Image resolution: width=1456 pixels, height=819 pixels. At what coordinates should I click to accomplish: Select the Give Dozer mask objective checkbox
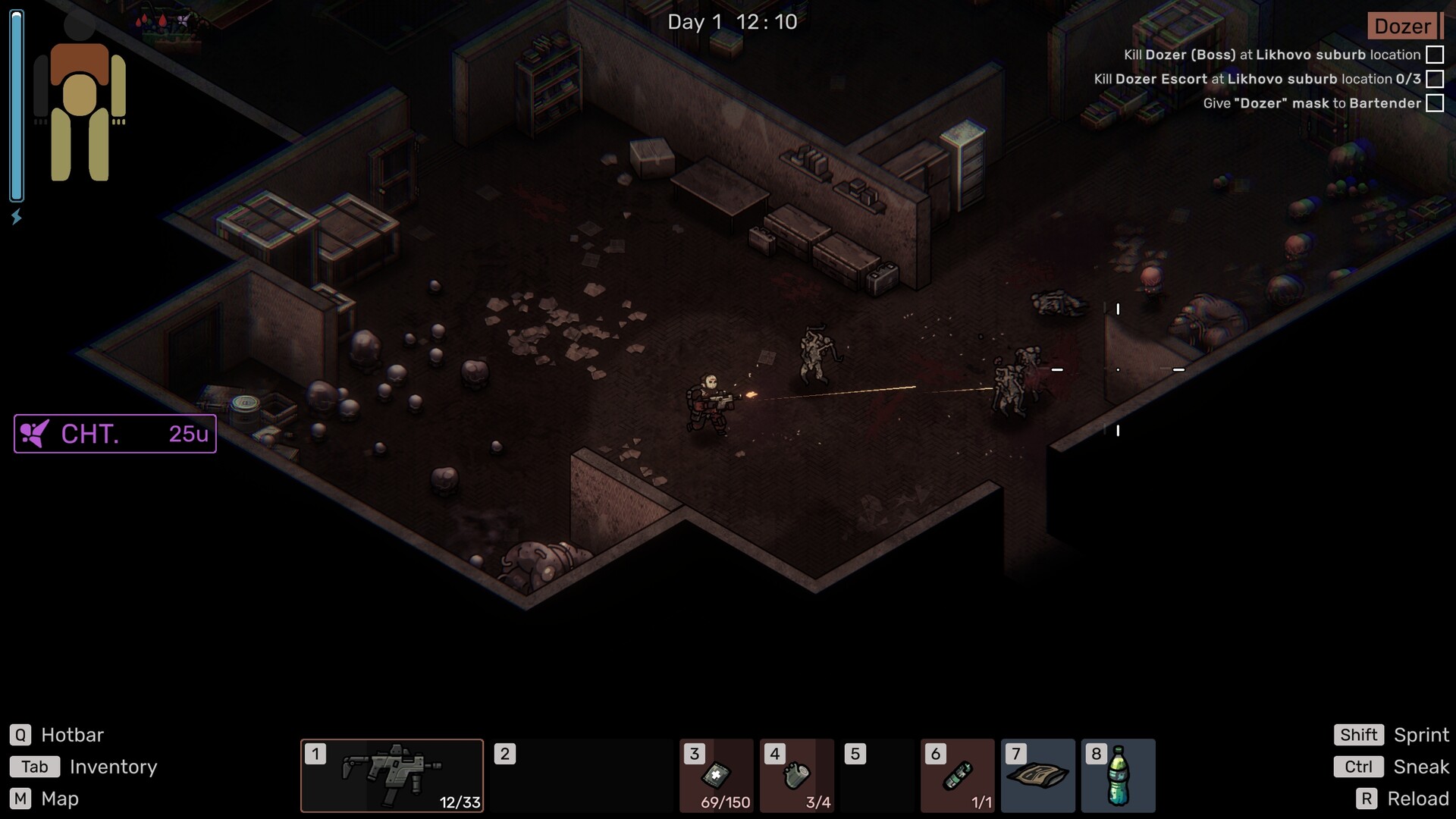click(1435, 103)
